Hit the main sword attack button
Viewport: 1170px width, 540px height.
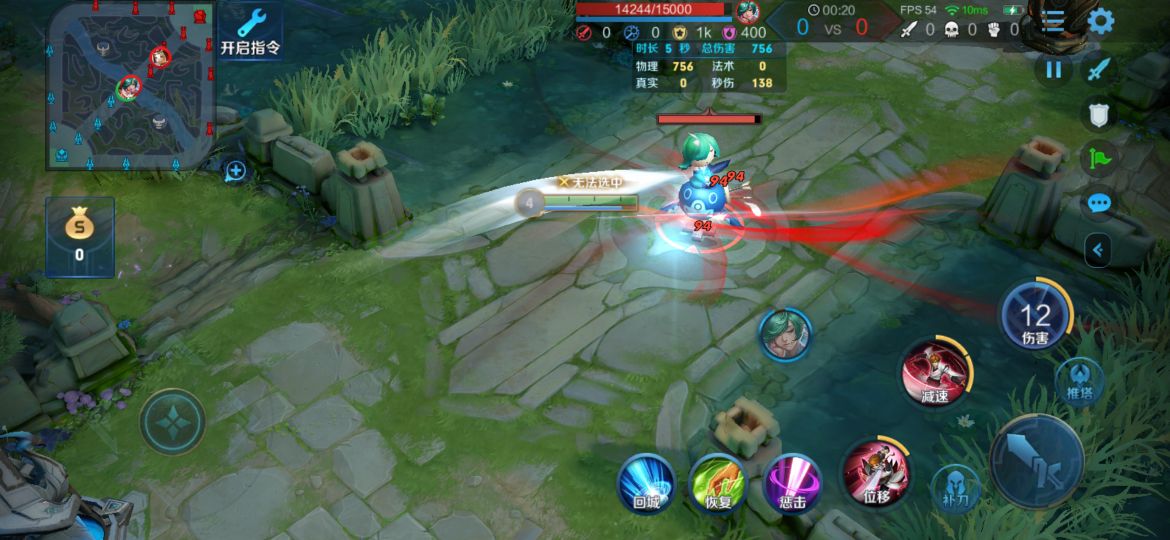1036,460
